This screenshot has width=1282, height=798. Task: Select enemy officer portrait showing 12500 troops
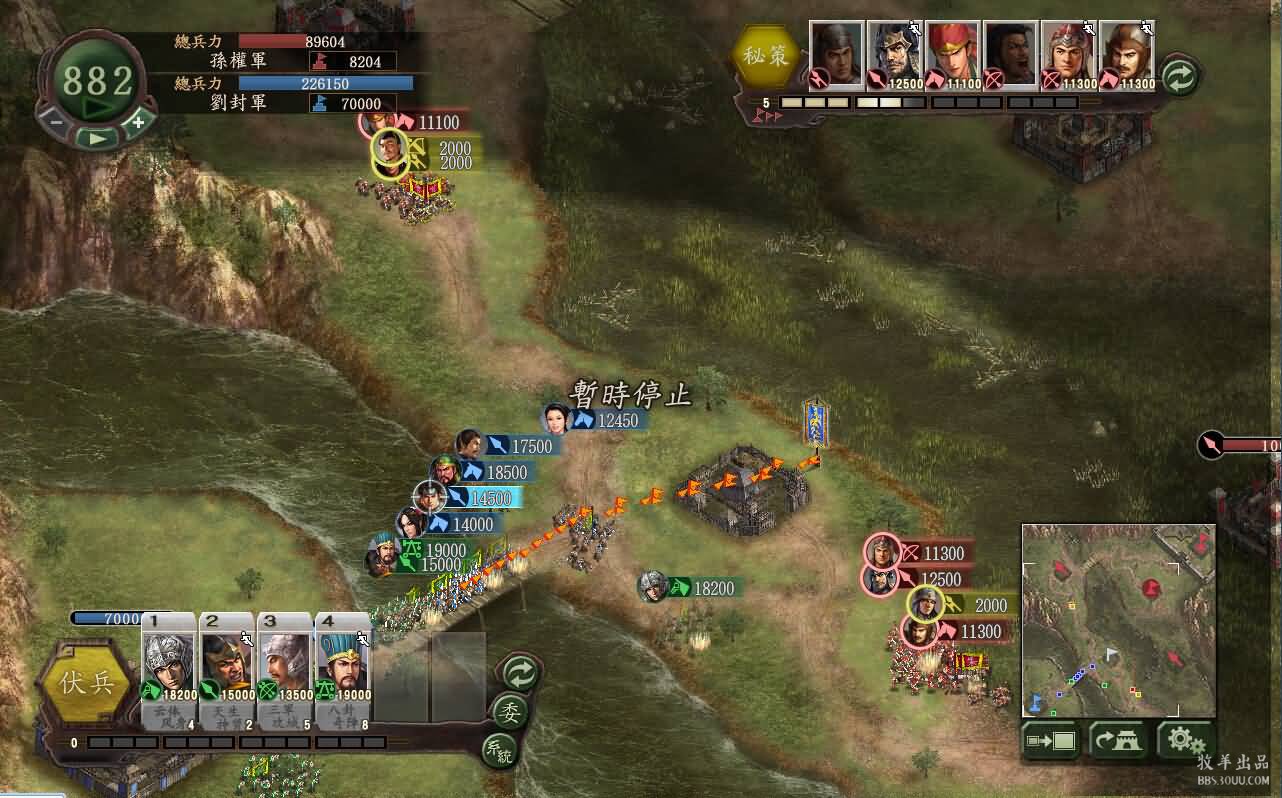pos(894,56)
